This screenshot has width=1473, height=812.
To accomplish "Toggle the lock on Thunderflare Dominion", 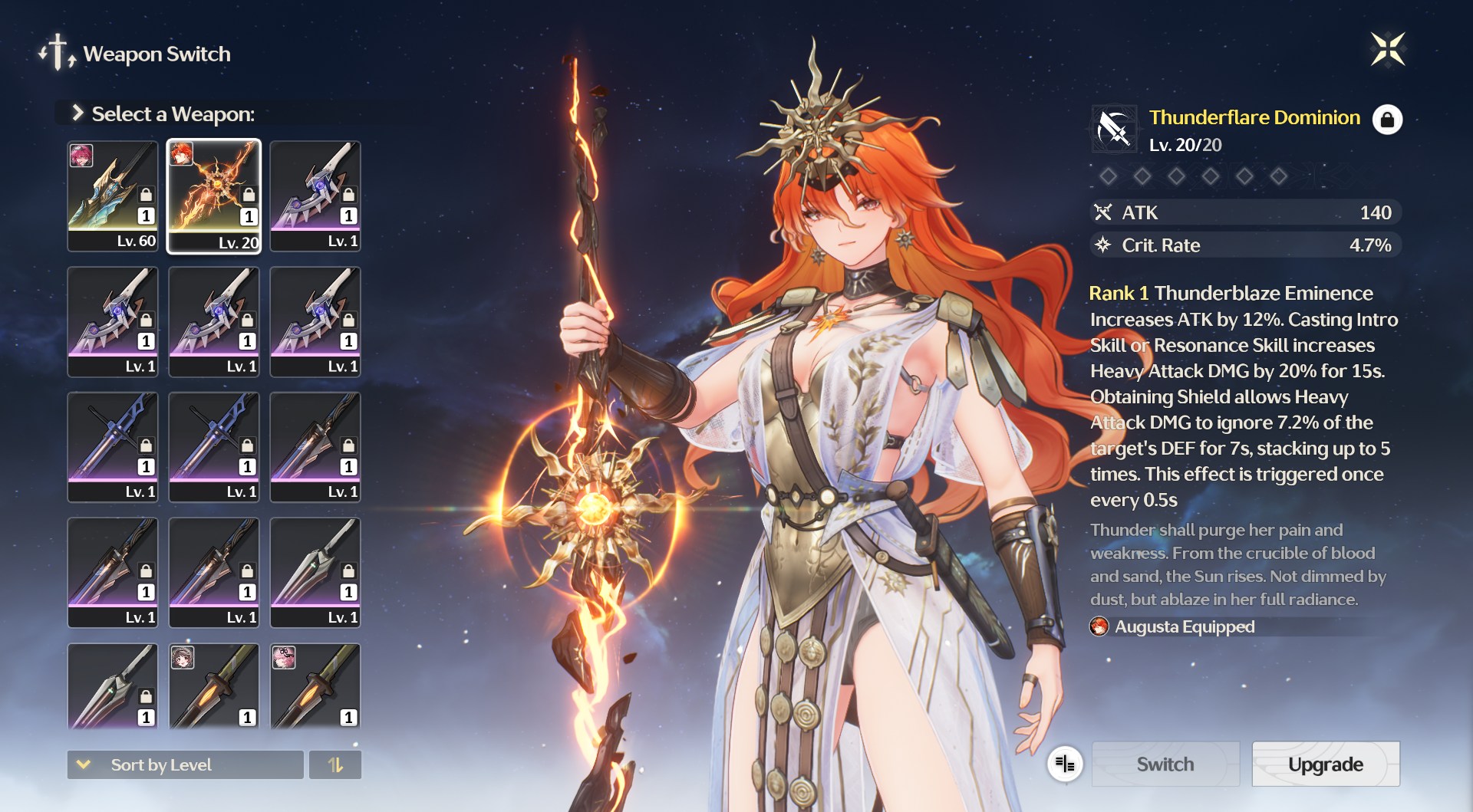I will 1386,120.
